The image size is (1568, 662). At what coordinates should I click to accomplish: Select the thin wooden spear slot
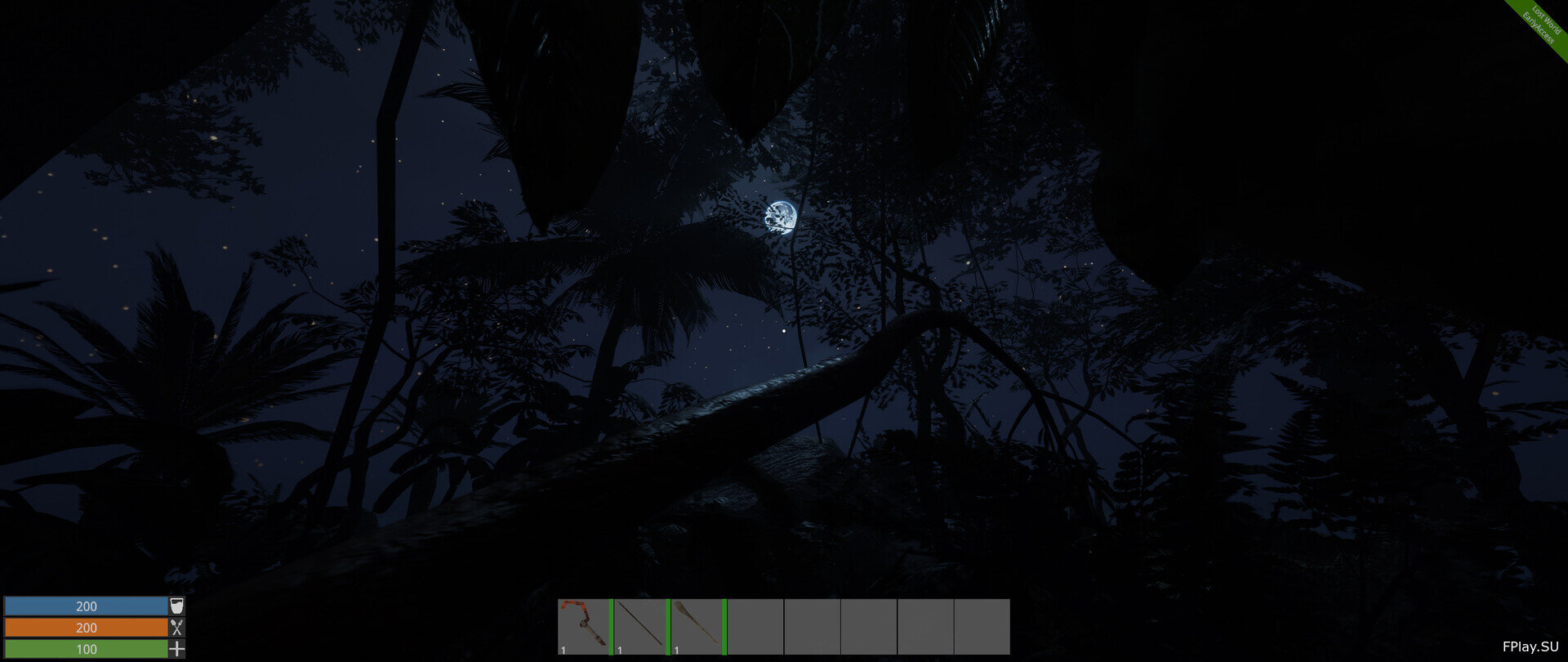(x=640, y=626)
